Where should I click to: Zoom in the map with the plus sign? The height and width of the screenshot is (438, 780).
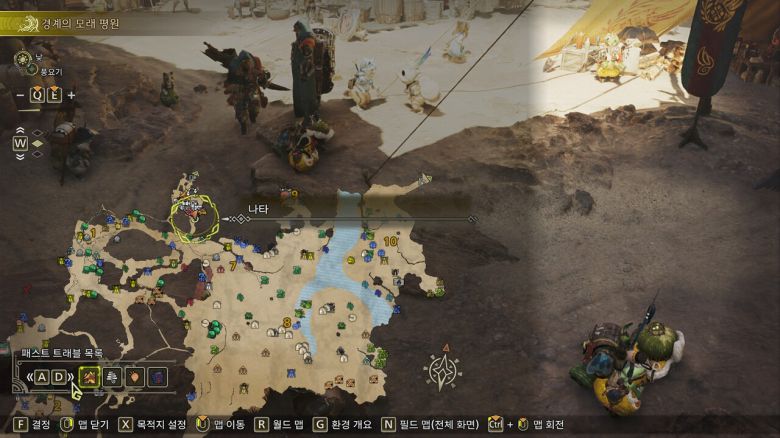(x=71, y=95)
